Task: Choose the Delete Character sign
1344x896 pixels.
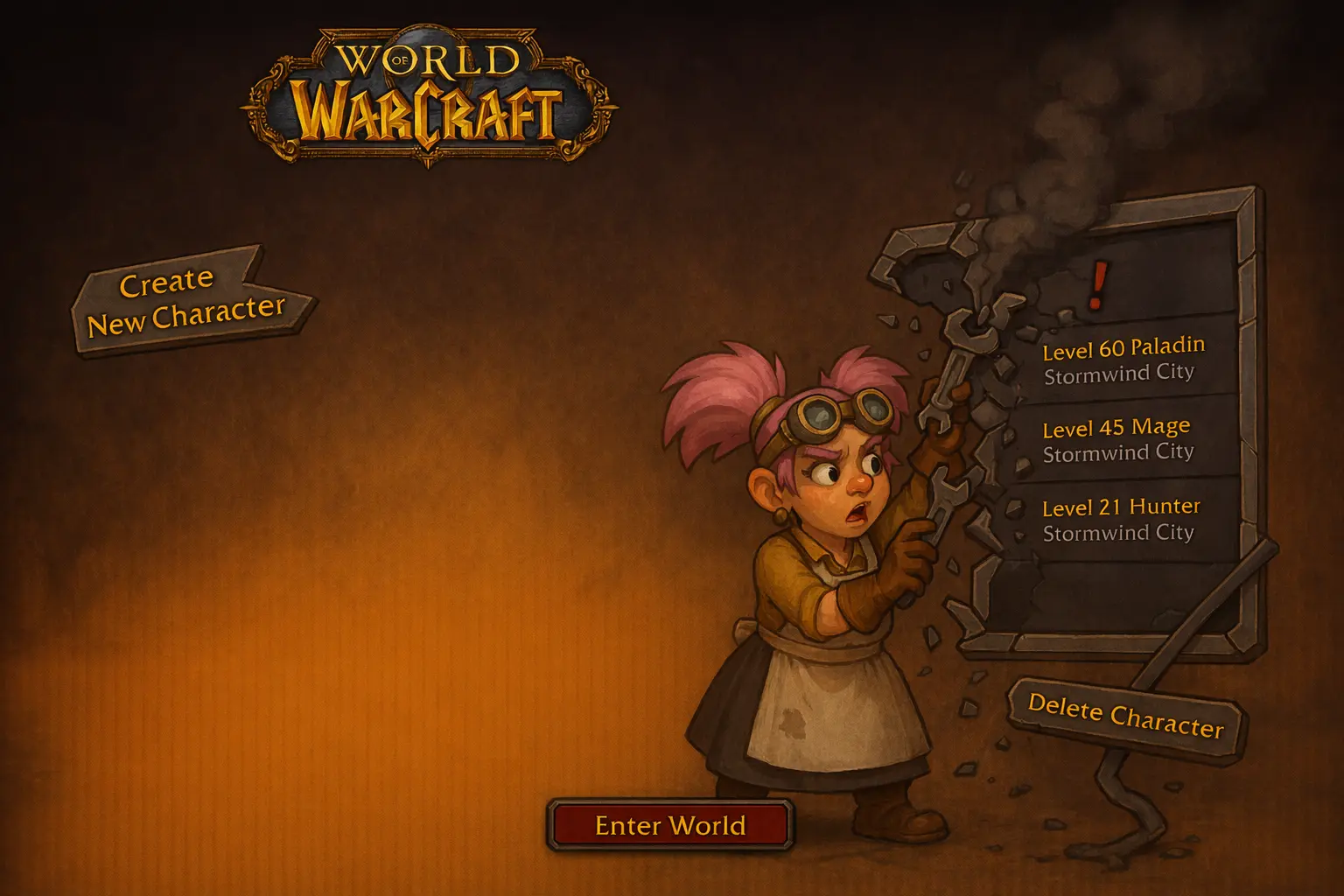Action: 1125,717
